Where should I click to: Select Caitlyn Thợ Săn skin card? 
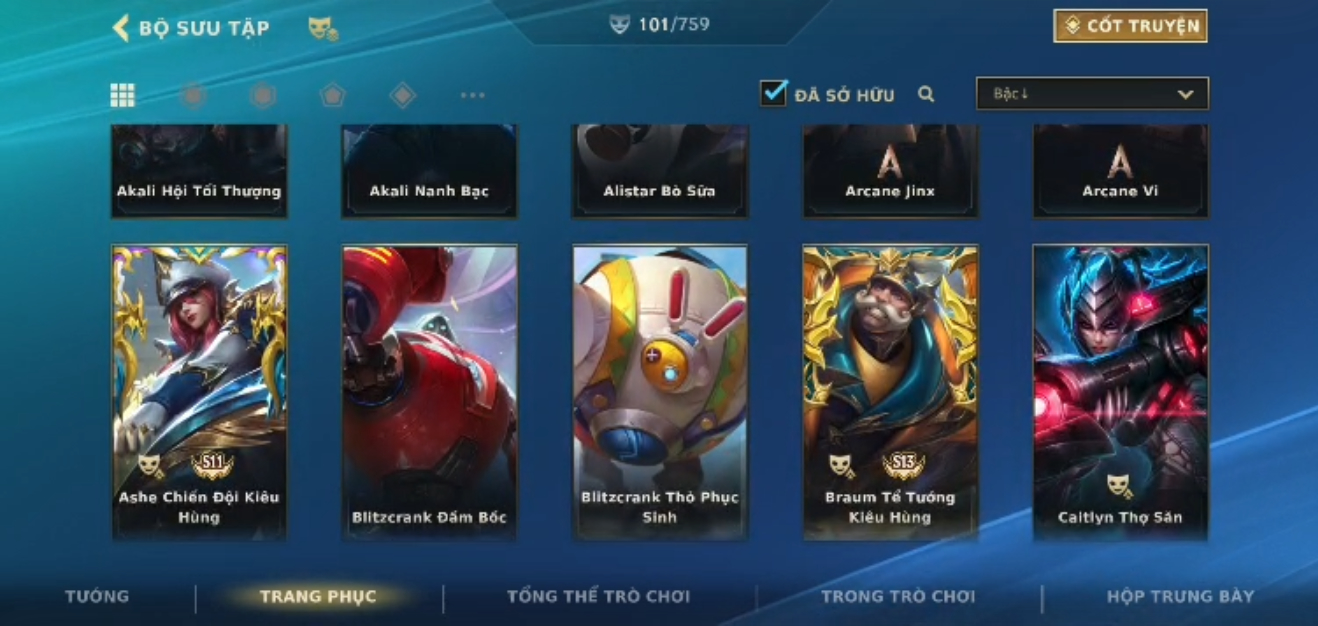(x=1120, y=392)
